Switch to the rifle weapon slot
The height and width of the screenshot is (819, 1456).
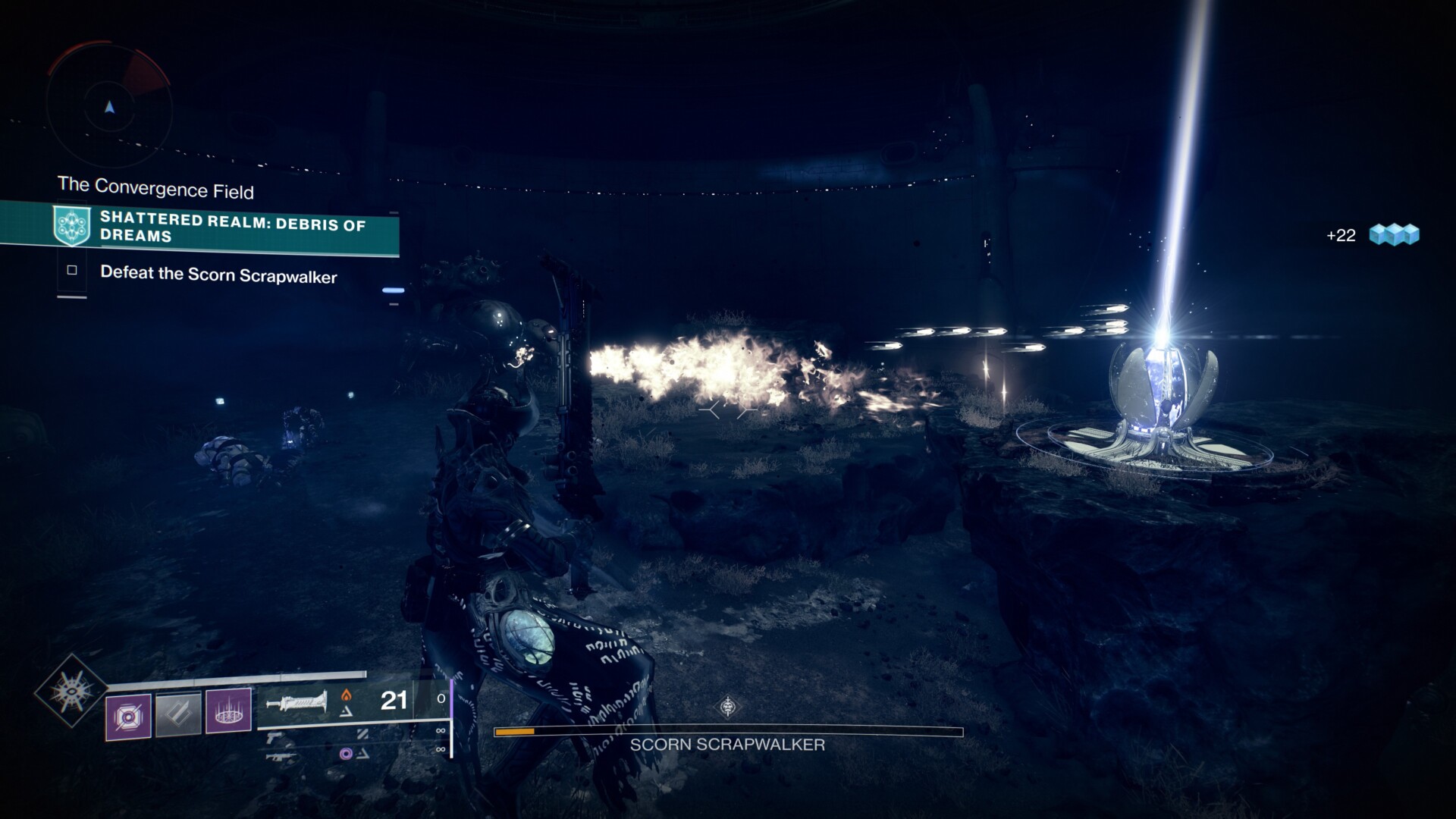click(281, 755)
